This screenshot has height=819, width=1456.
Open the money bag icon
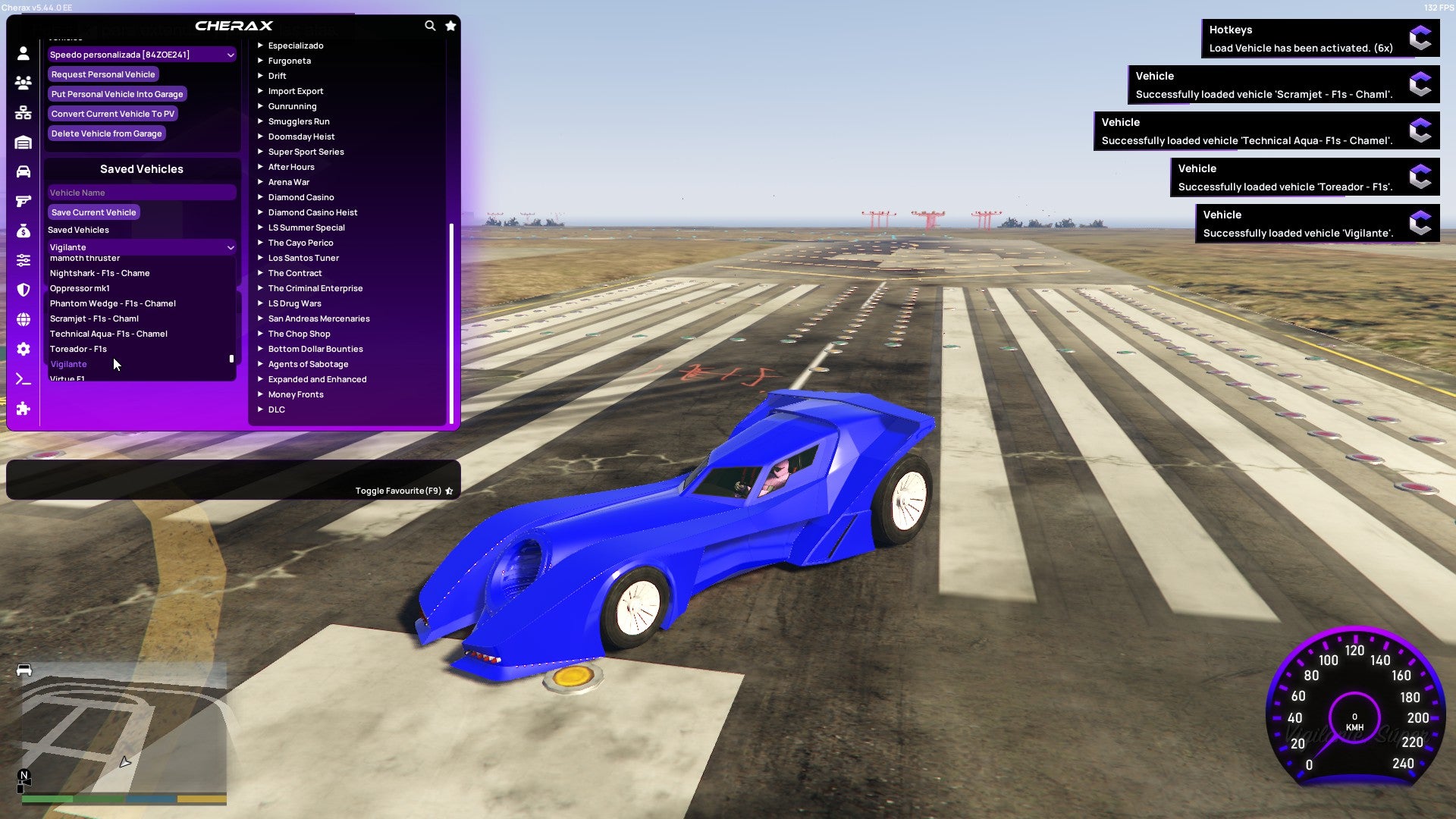pos(23,229)
